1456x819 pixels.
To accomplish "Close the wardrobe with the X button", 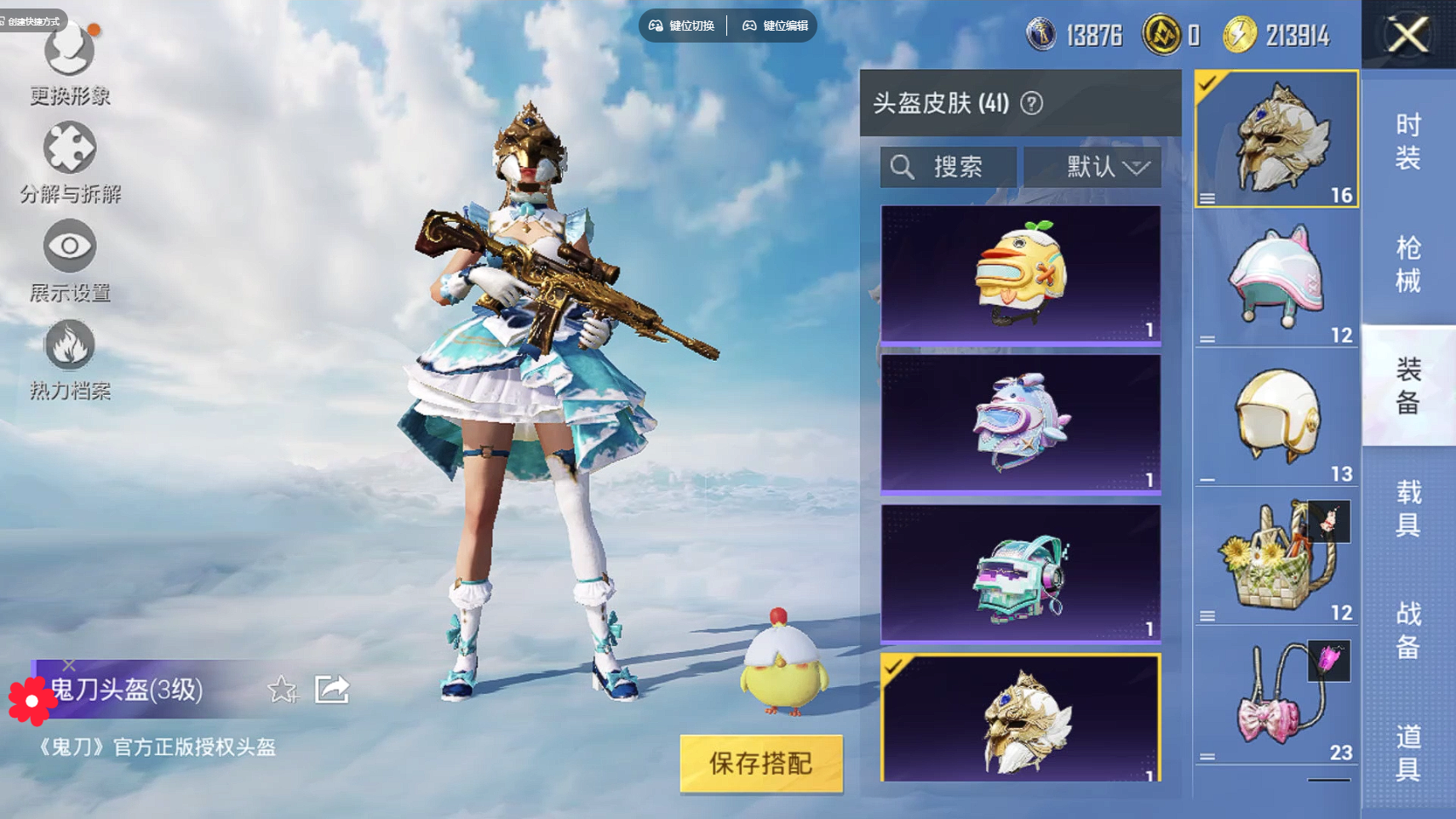I will coord(1408,35).
